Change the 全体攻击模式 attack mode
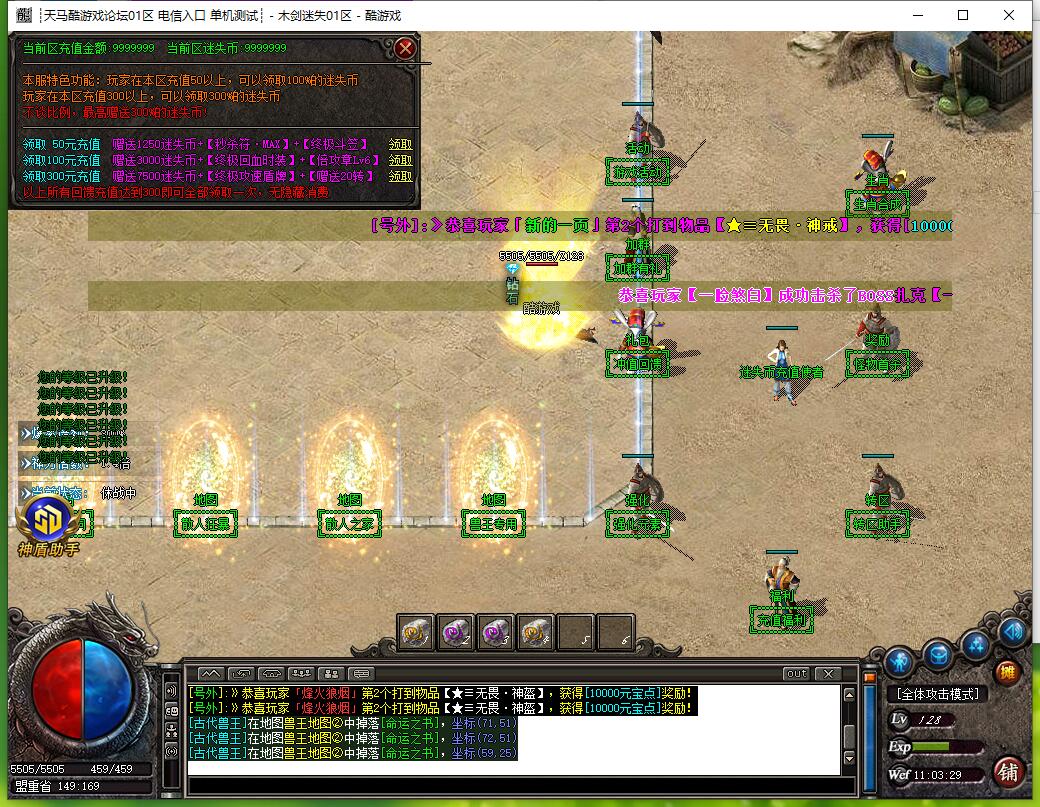1040x807 pixels. 936,694
